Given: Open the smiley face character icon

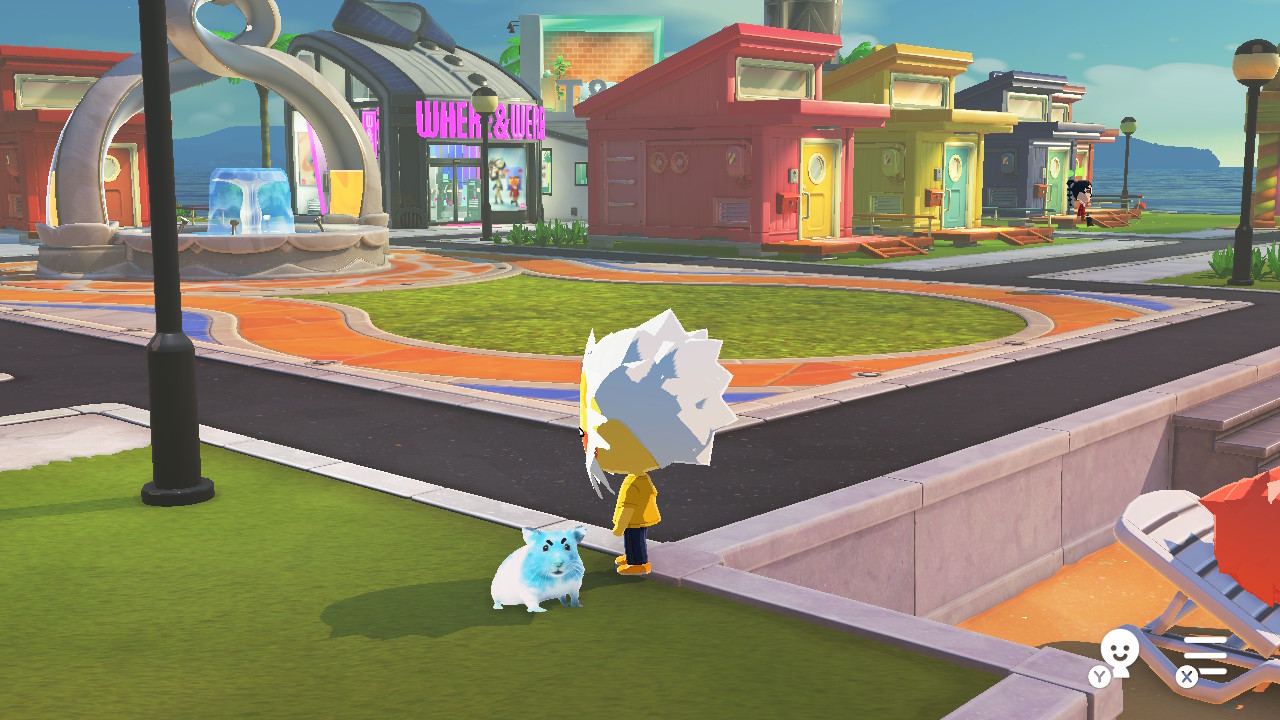Looking at the screenshot, I should click(x=1119, y=654).
